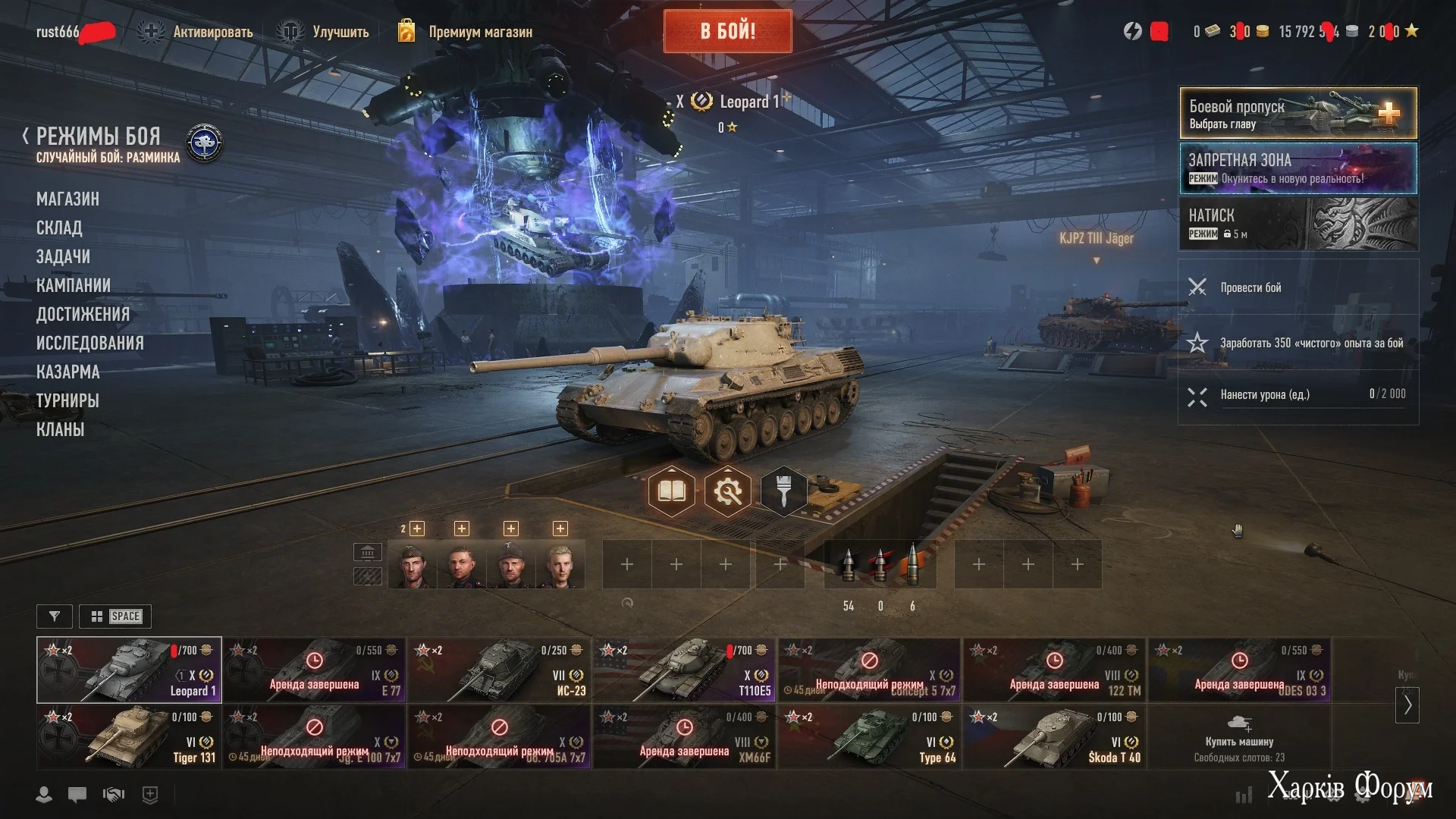Go to СКЛАД
The height and width of the screenshot is (819, 1456).
click(x=59, y=227)
